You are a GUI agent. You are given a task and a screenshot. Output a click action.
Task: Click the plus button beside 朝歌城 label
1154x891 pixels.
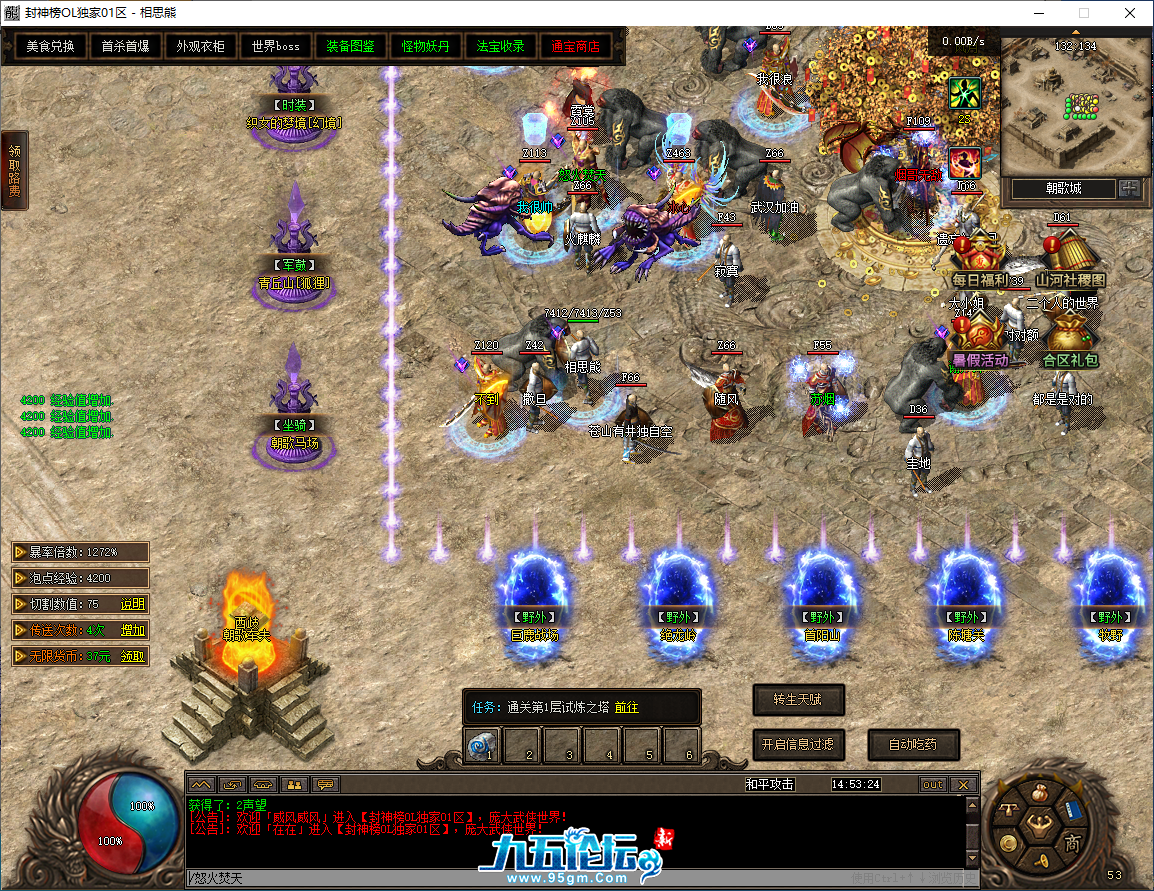coord(1129,188)
